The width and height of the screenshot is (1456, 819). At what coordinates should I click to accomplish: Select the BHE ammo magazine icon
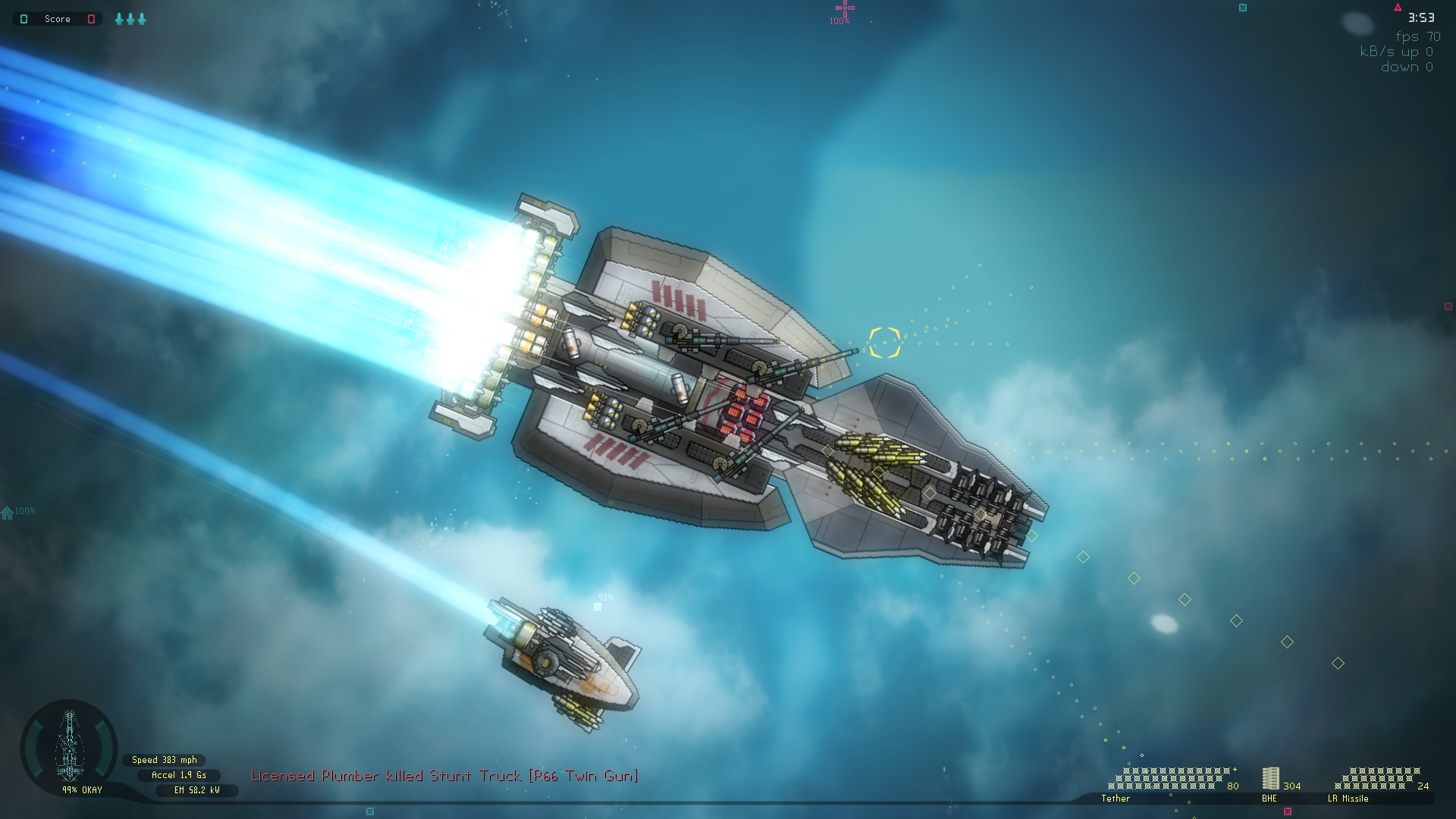coord(1270,778)
